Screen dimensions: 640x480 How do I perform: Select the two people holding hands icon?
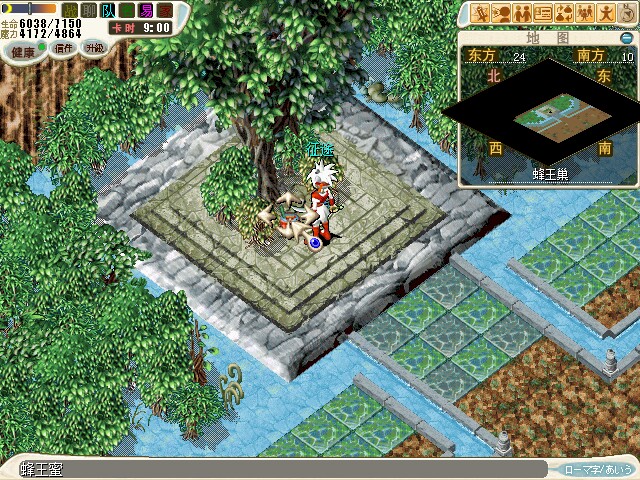point(522,13)
